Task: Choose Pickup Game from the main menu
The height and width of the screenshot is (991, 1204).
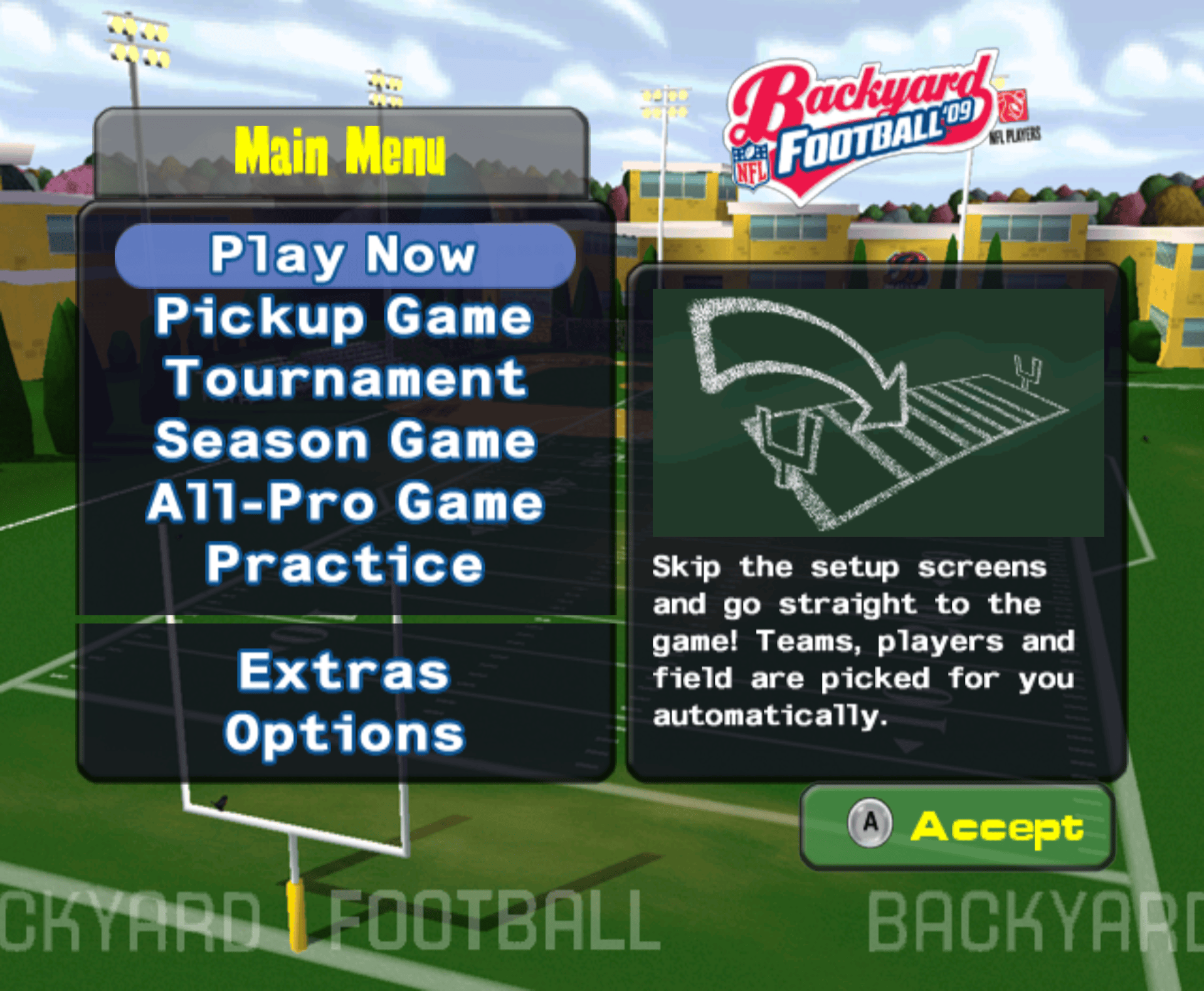Action: pos(344,317)
